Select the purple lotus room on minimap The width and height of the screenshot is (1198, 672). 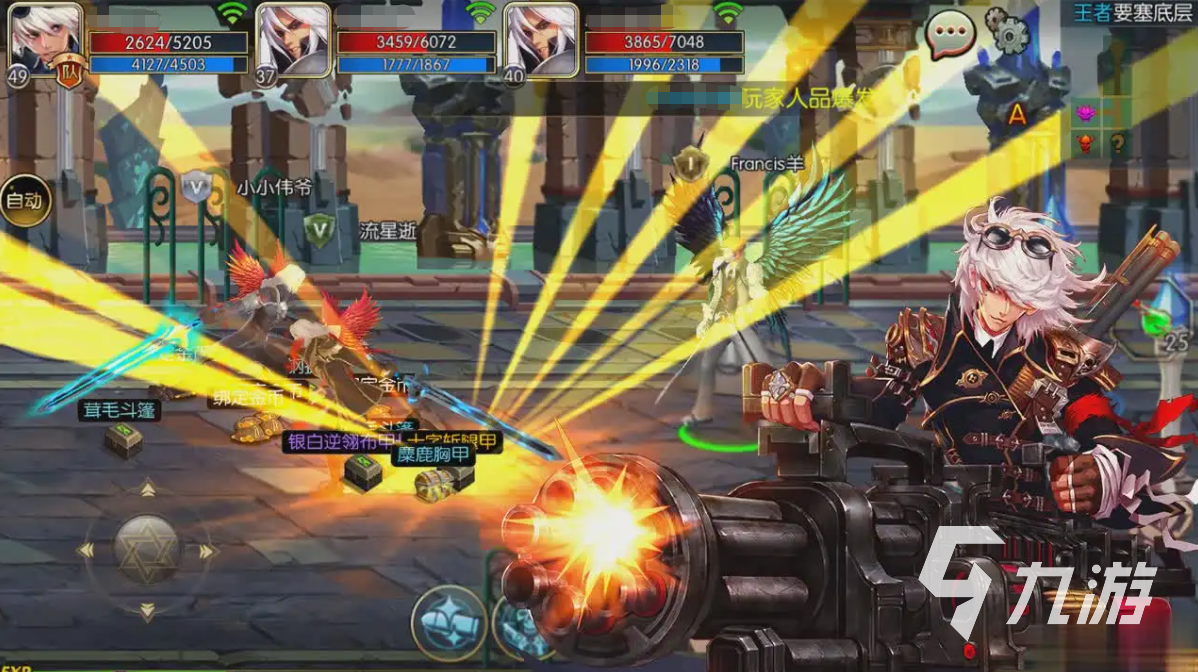click(x=1085, y=113)
